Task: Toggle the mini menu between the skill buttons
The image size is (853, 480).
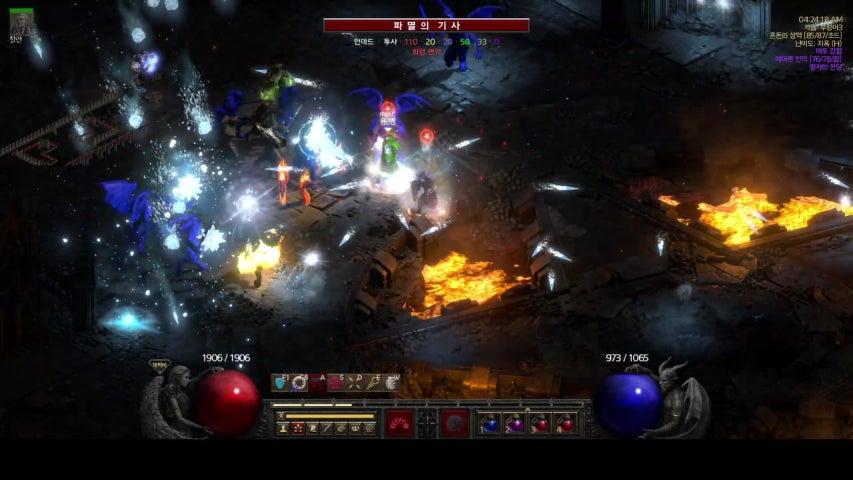Action: pos(427,423)
